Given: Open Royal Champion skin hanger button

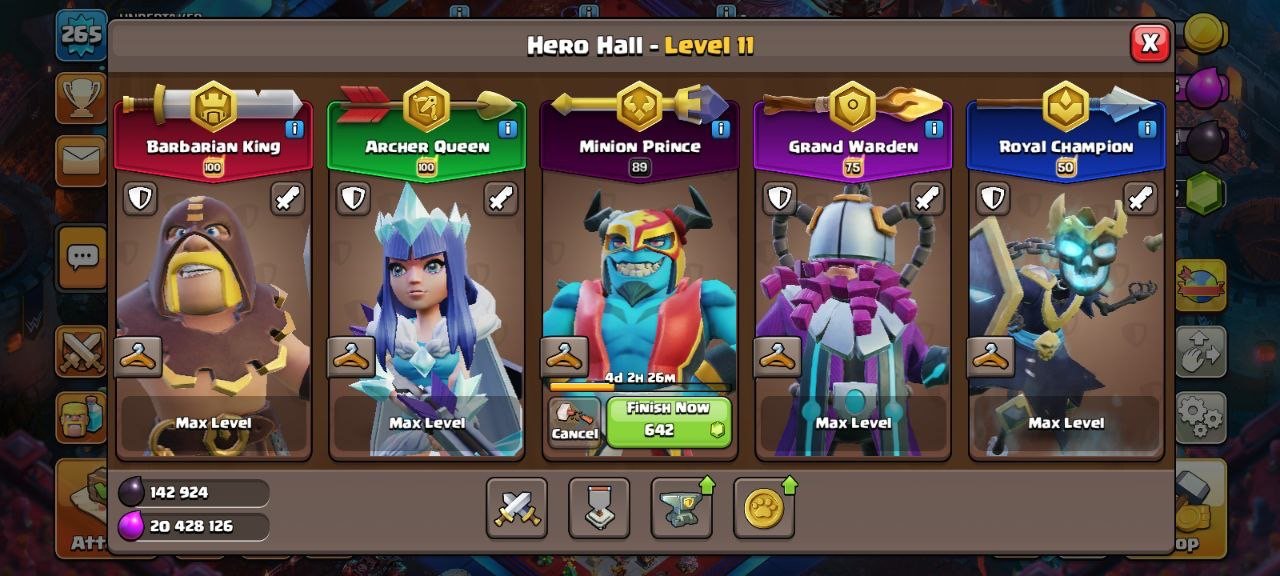Looking at the screenshot, I should tap(991, 357).
